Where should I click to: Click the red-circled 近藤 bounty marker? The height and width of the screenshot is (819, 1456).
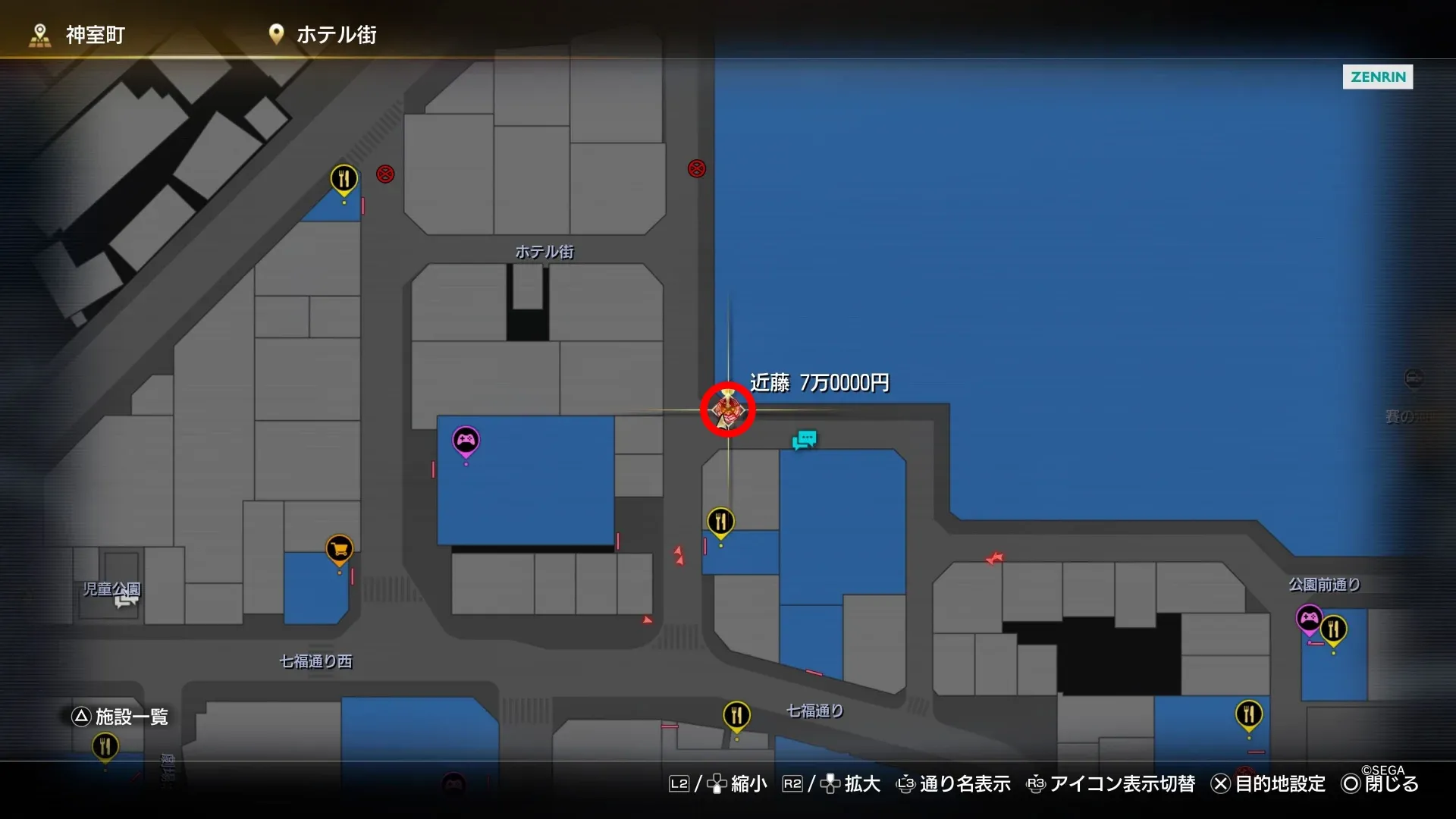coord(726,409)
